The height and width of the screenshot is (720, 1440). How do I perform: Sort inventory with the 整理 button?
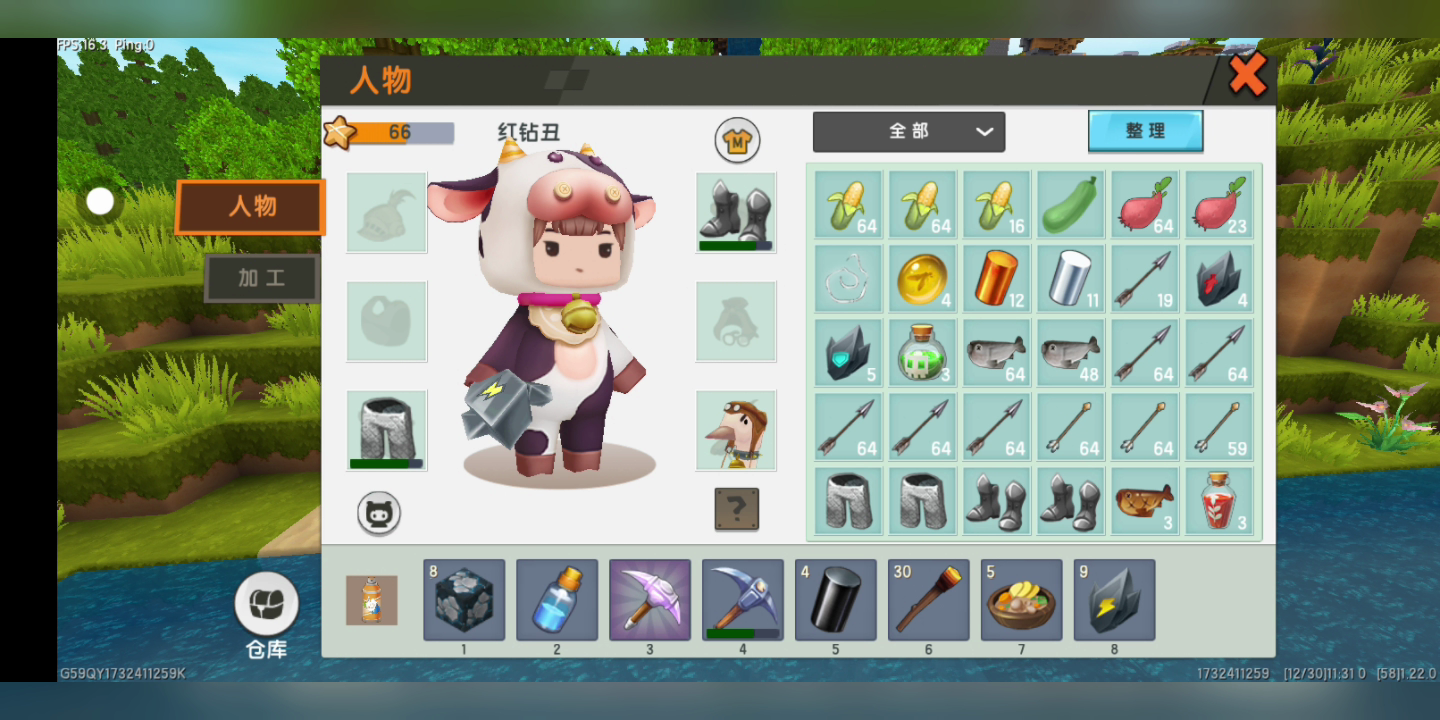[1145, 131]
